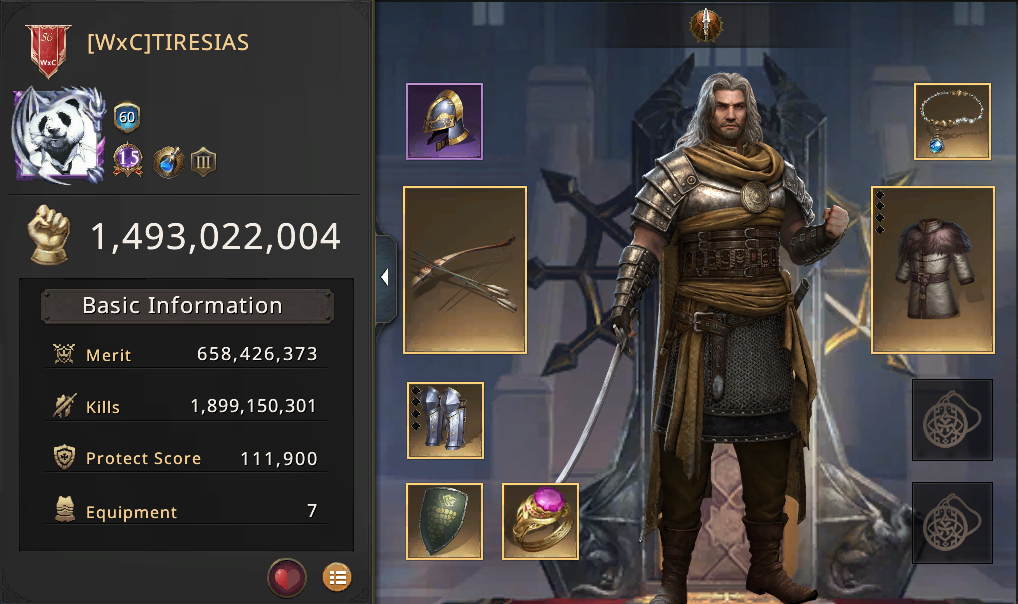Click the red heart button
This screenshot has width=1018, height=604.
(286, 577)
